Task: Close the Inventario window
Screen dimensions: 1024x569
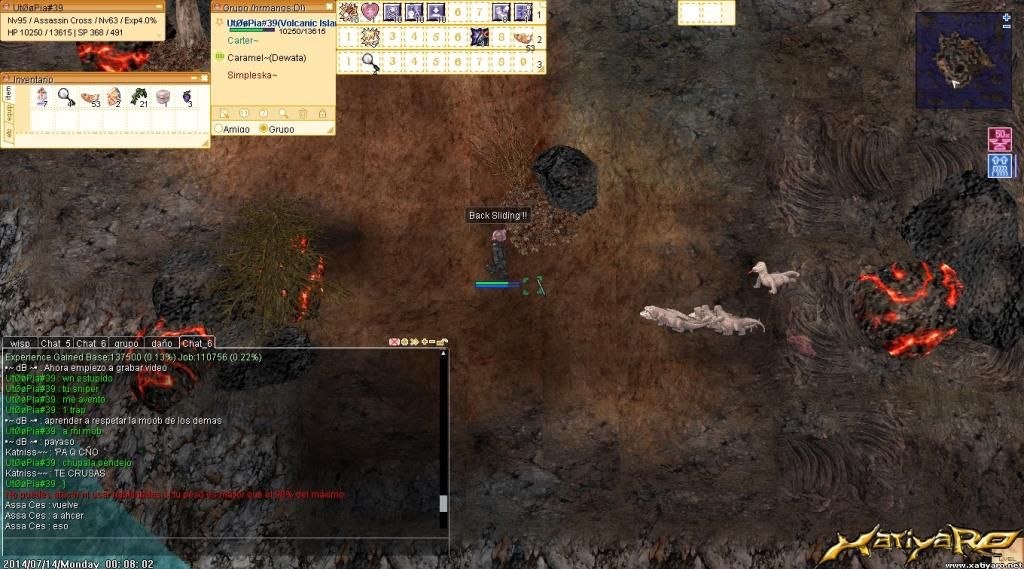Action: [x=206, y=78]
